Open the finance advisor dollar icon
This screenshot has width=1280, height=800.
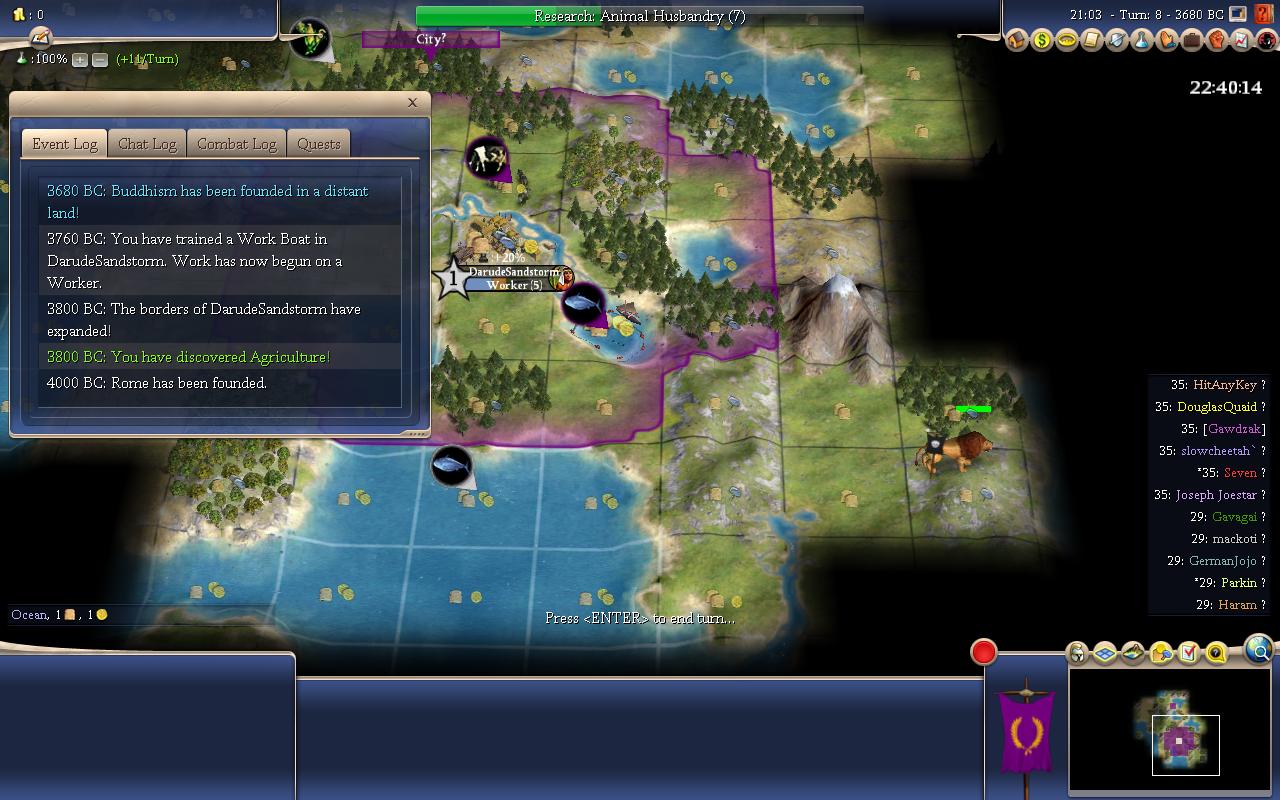tap(1042, 41)
